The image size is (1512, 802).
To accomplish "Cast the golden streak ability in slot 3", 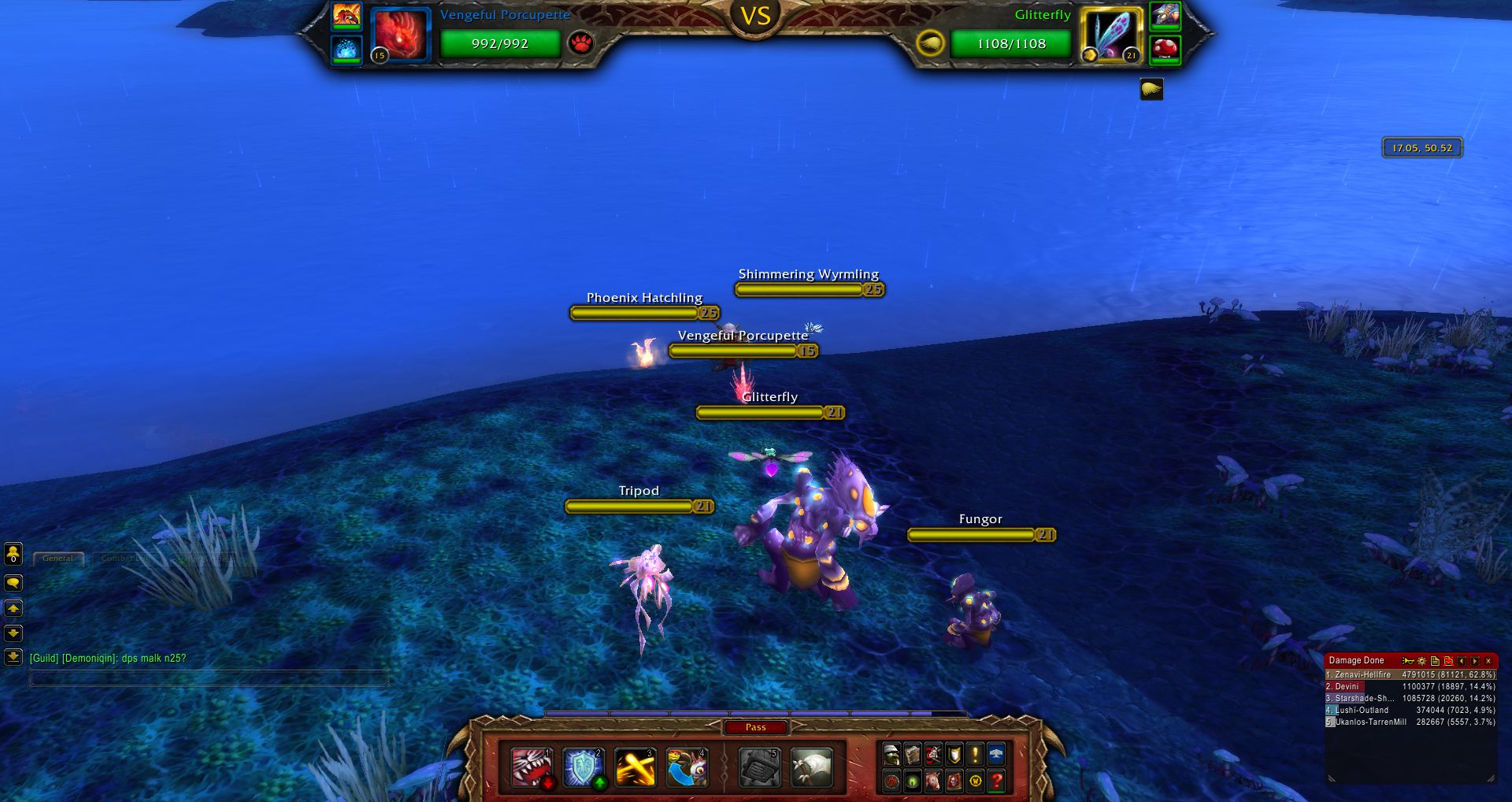I will (635, 767).
